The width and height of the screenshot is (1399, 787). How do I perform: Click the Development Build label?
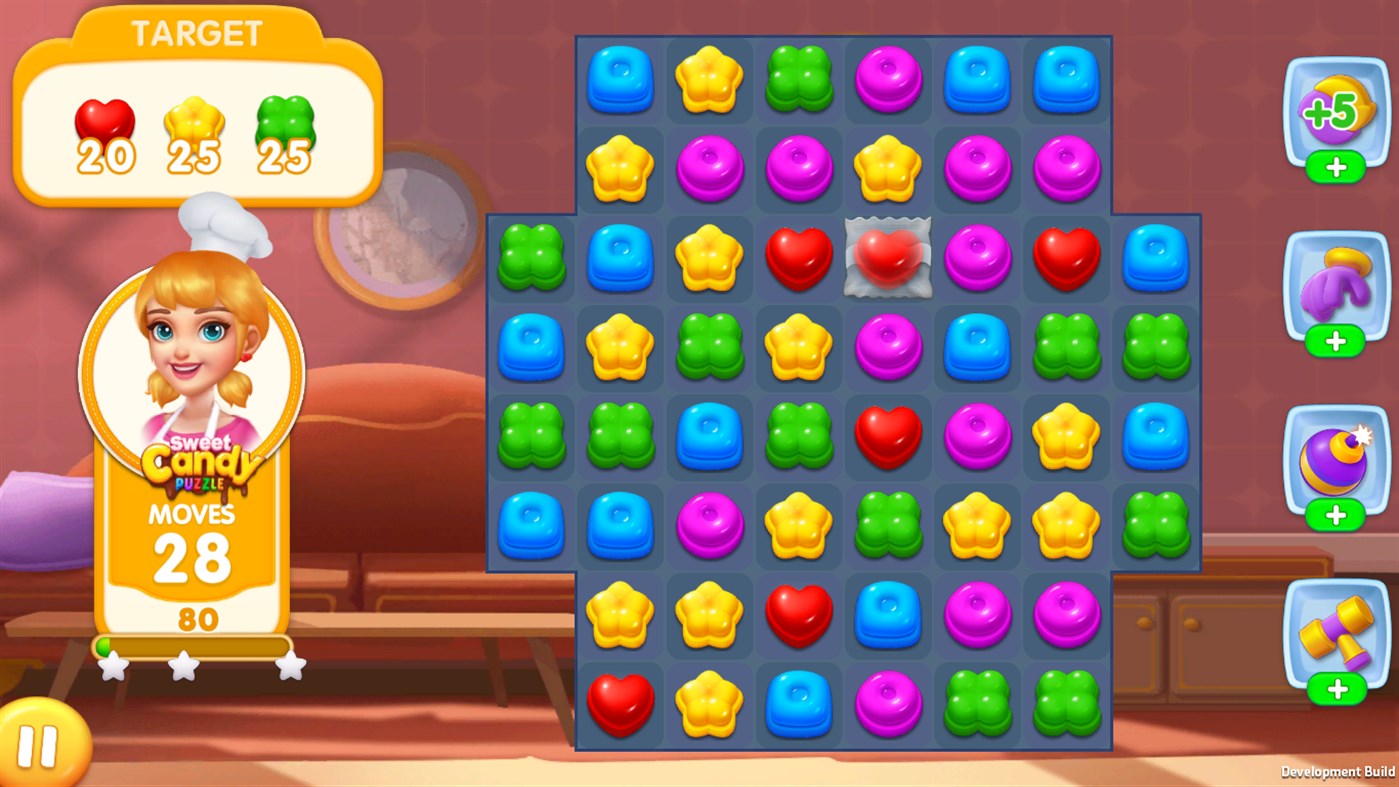coord(1337,770)
